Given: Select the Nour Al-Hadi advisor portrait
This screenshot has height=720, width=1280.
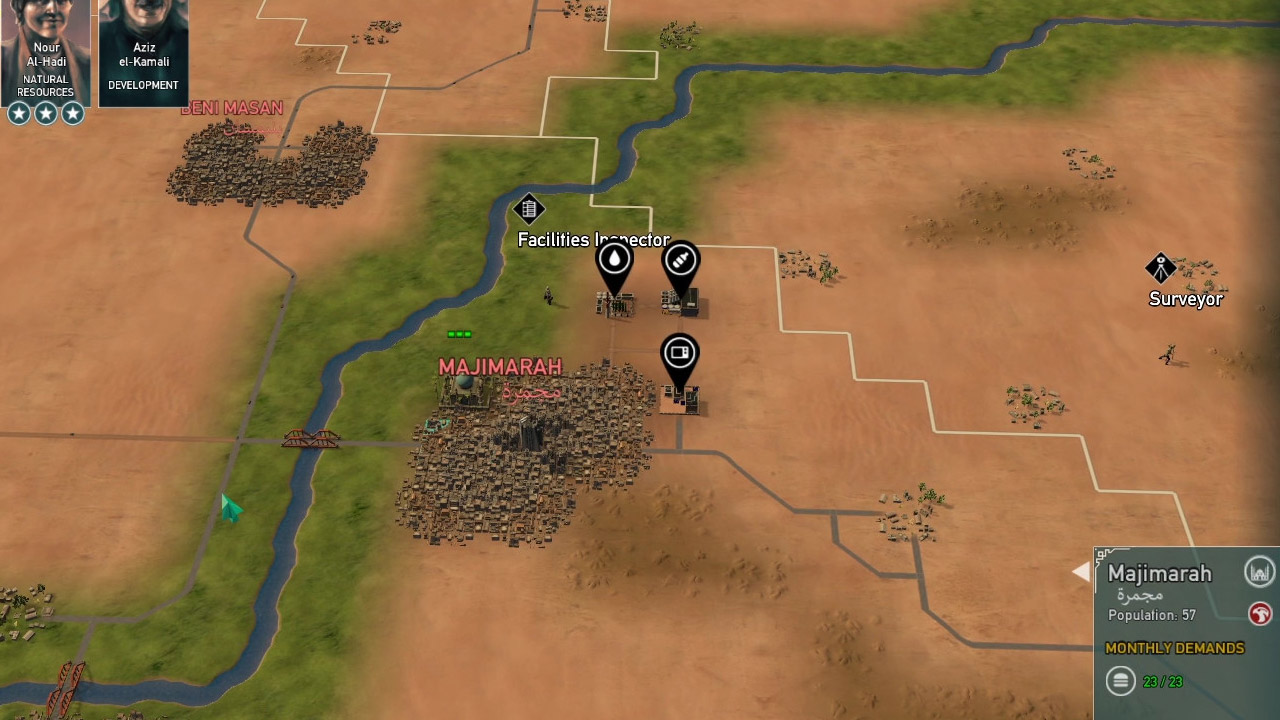Looking at the screenshot, I should (x=45, y=50).
